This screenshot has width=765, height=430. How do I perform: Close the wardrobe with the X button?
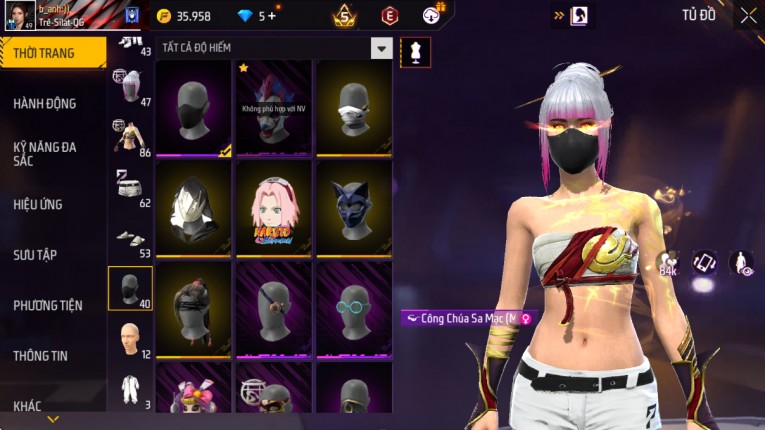(x=748, y=15)
